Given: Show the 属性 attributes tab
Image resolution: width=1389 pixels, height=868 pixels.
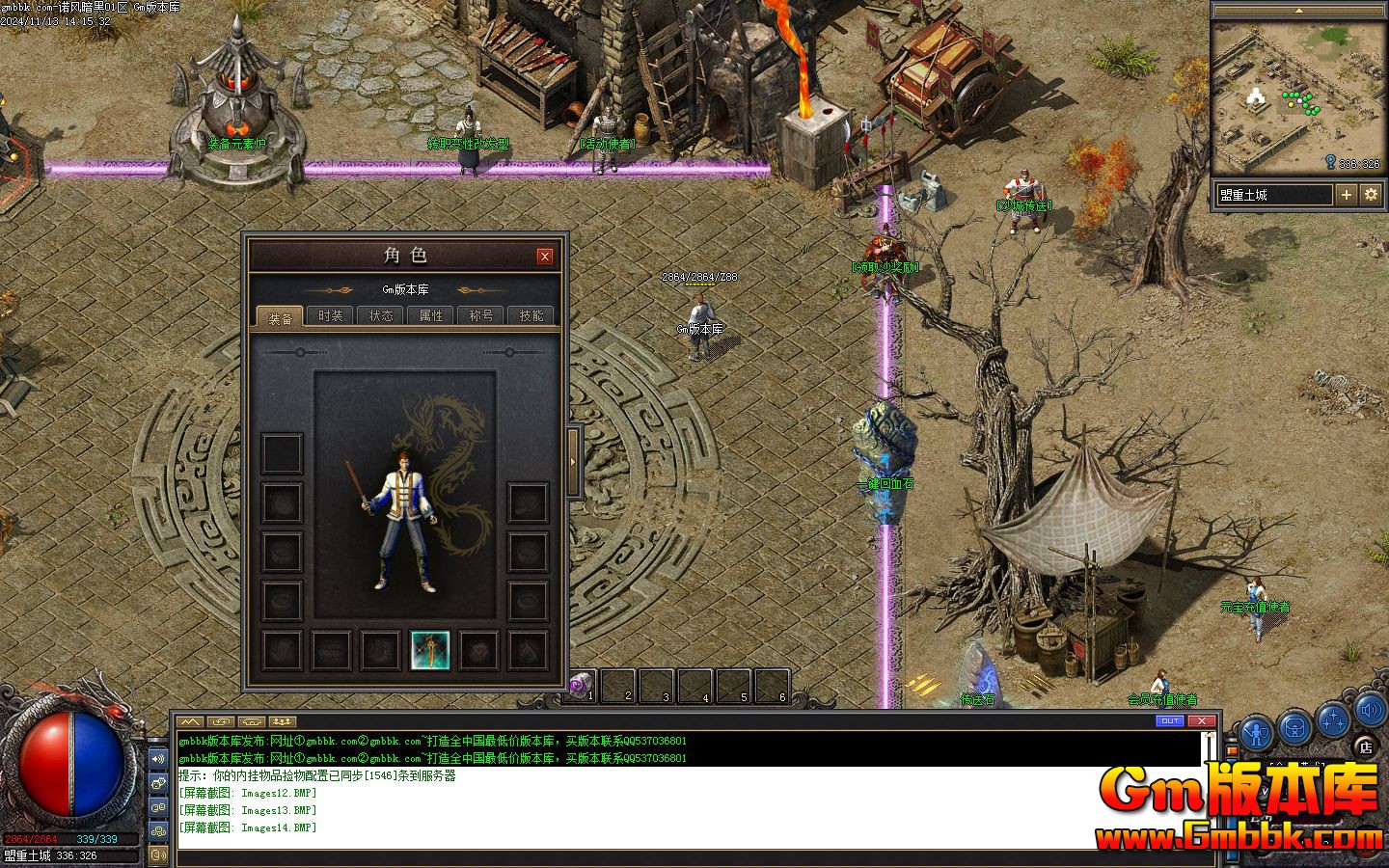Looking at the screenshot, I should pos(430,315).
